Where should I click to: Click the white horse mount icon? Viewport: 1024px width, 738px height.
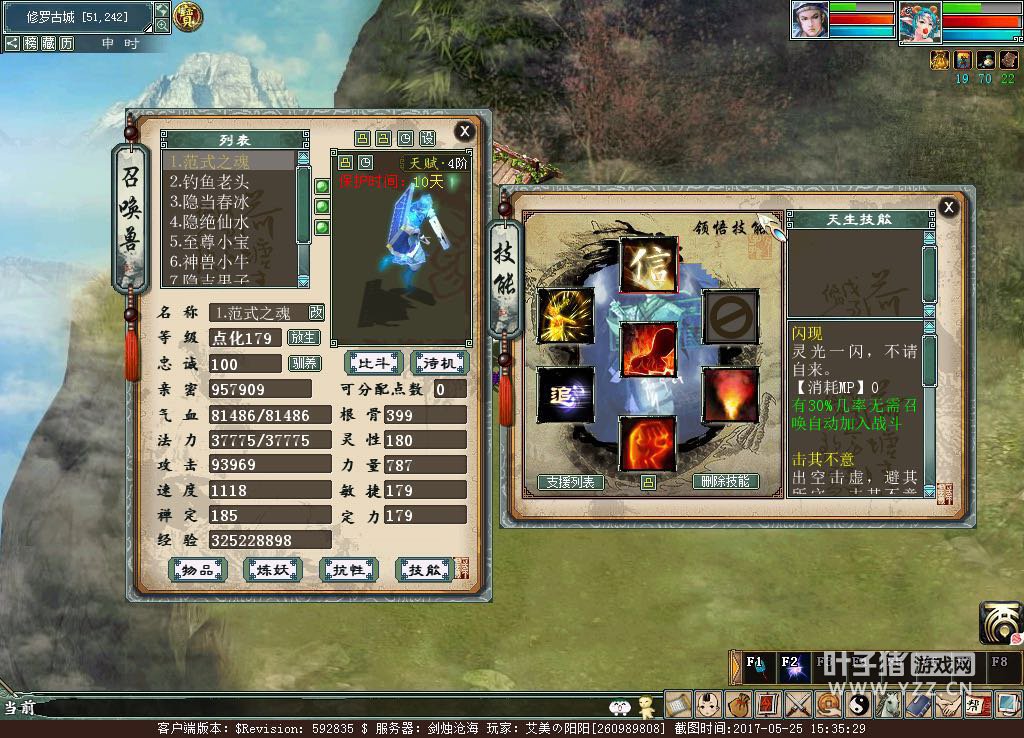pos(889,704)
